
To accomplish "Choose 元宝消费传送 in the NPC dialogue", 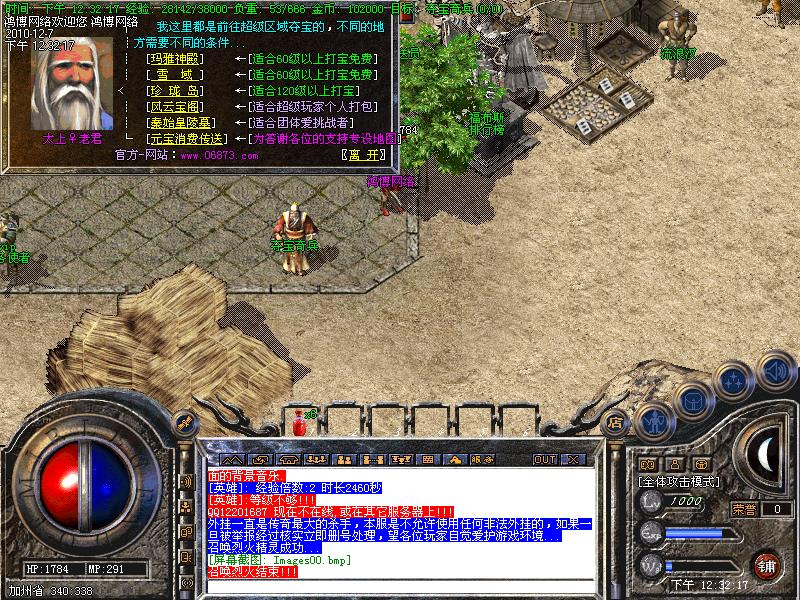I will pyautogui.click(x=185, y=139).
